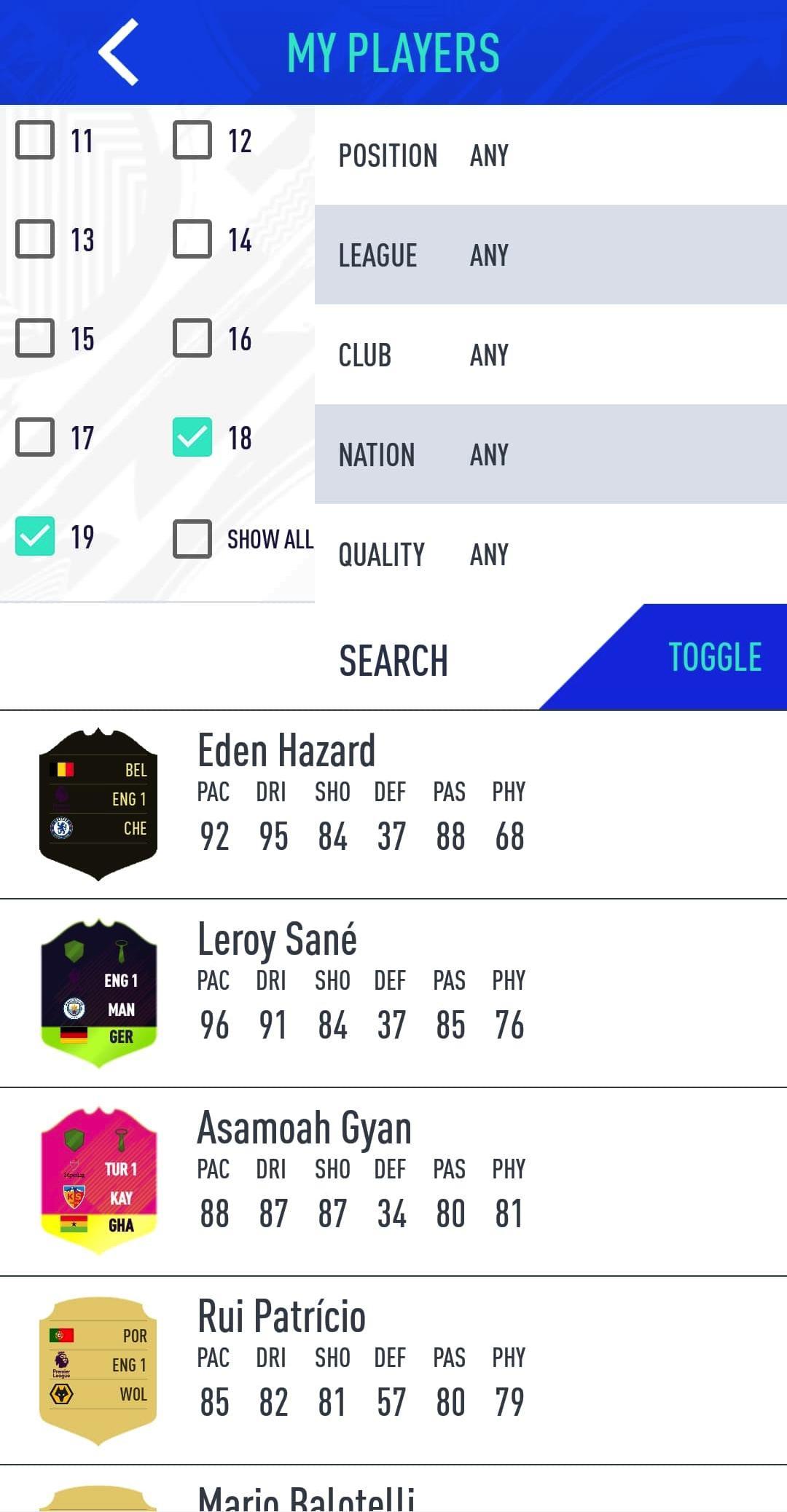Screen dimensions: 787x1512
Task: Uncheck the 18 checkbox
Action: [192, 437]
